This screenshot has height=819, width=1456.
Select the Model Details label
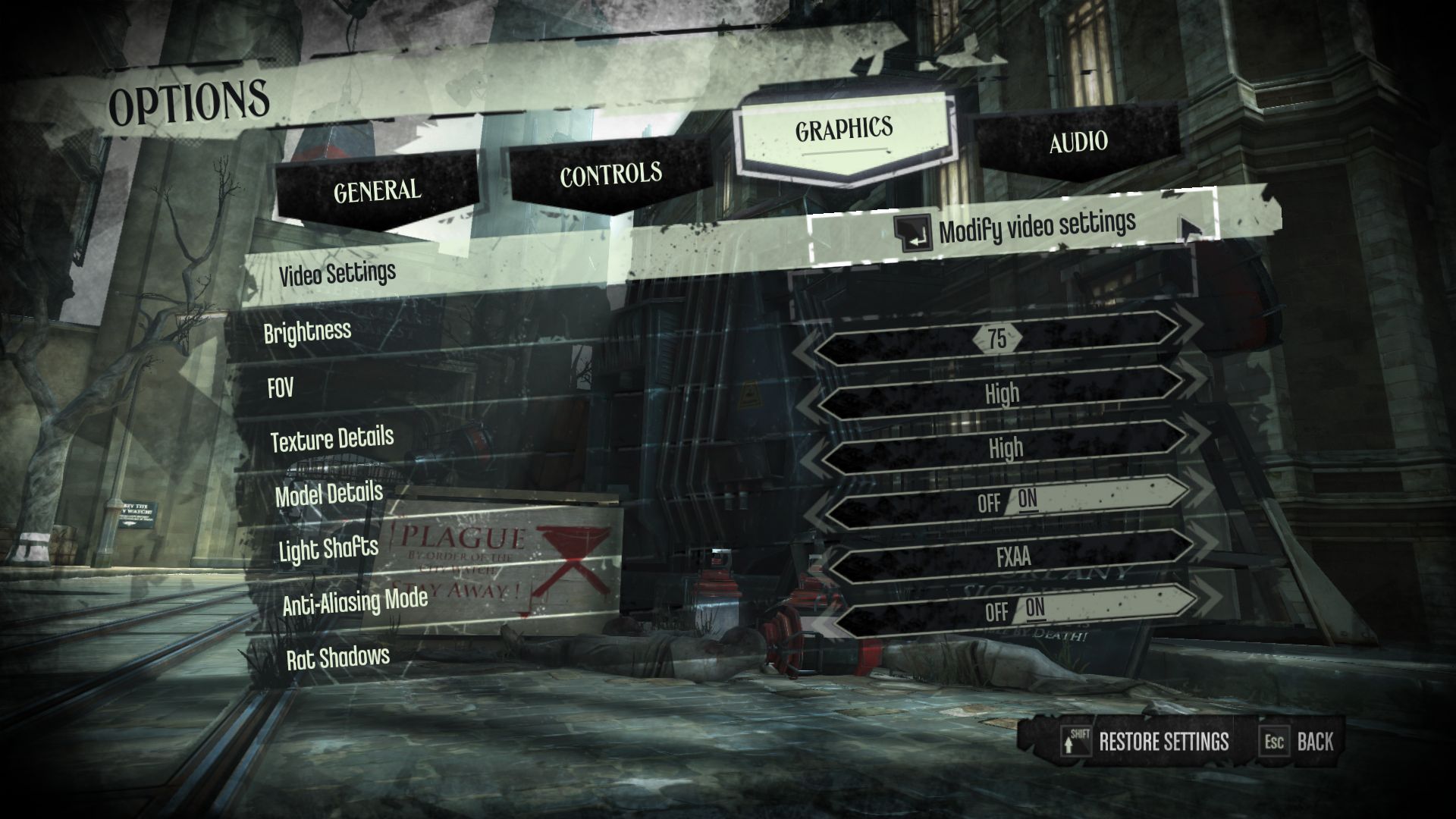(328, 494)
